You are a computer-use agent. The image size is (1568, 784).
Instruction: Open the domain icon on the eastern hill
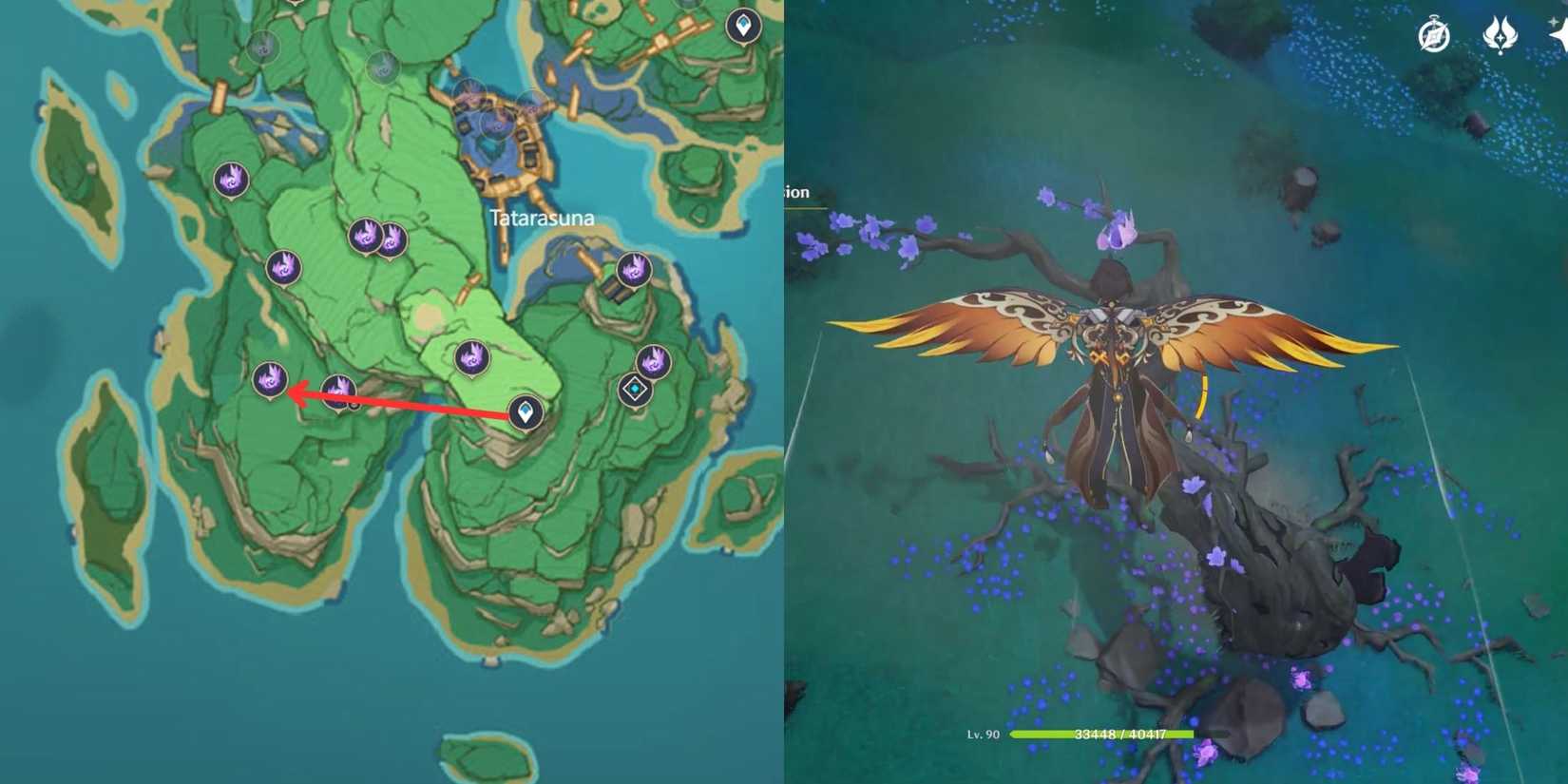click(636, 388)
